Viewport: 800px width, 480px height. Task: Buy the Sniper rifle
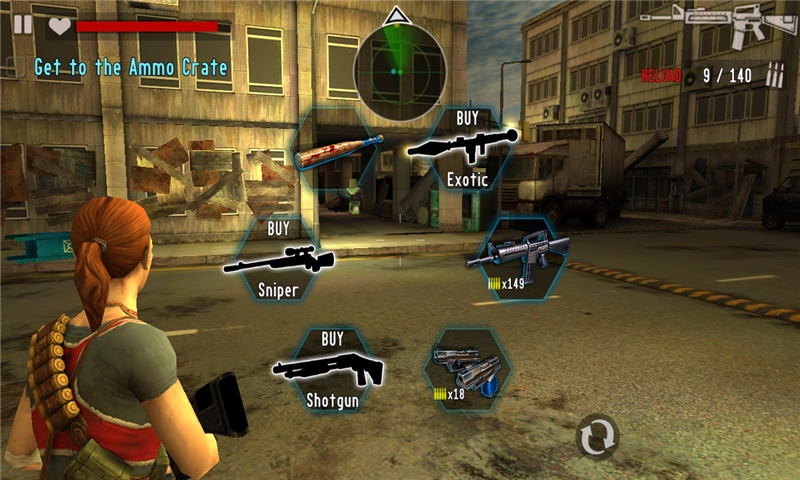279,259
